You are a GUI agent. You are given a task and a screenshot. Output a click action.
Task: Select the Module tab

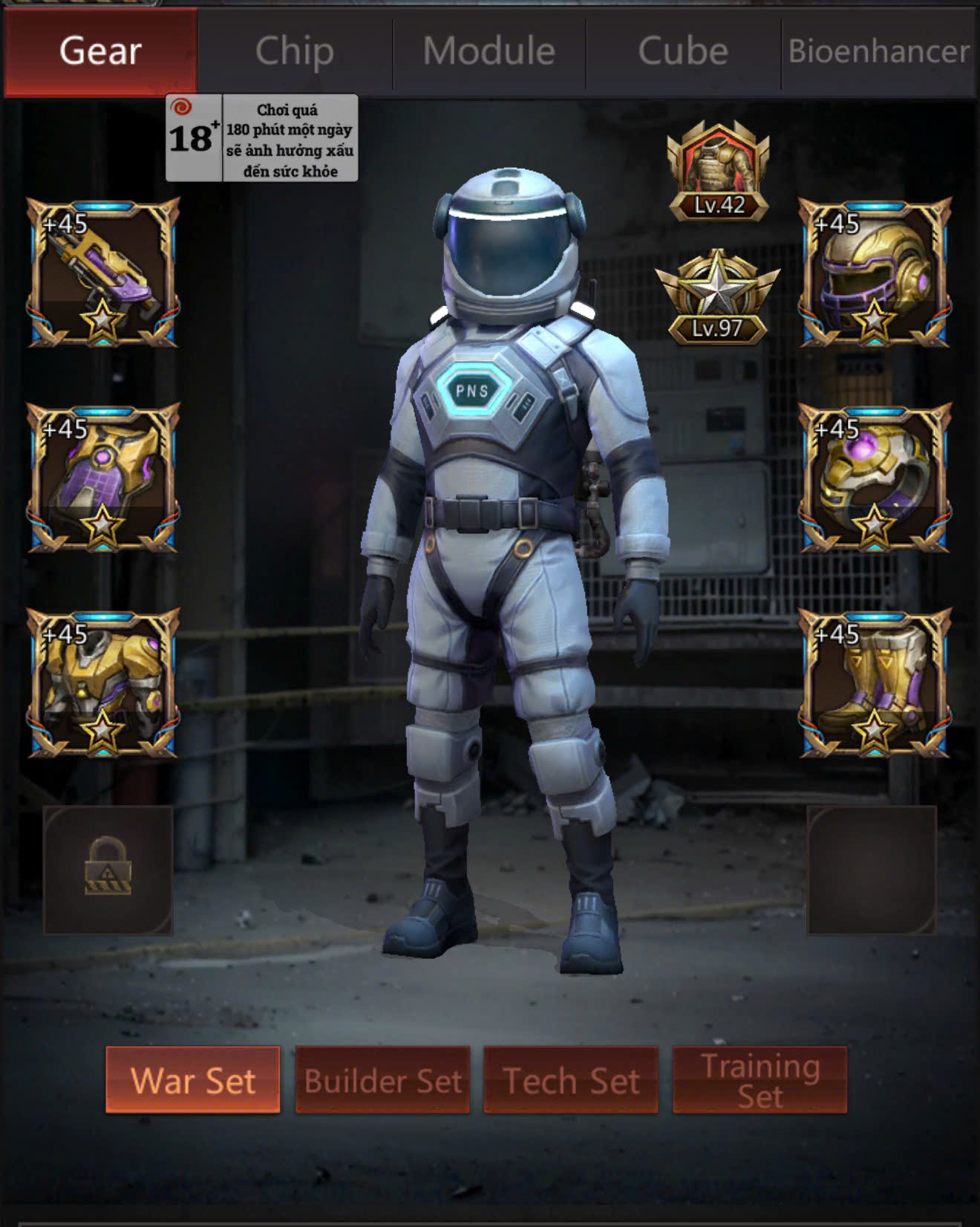coord(489,52)
